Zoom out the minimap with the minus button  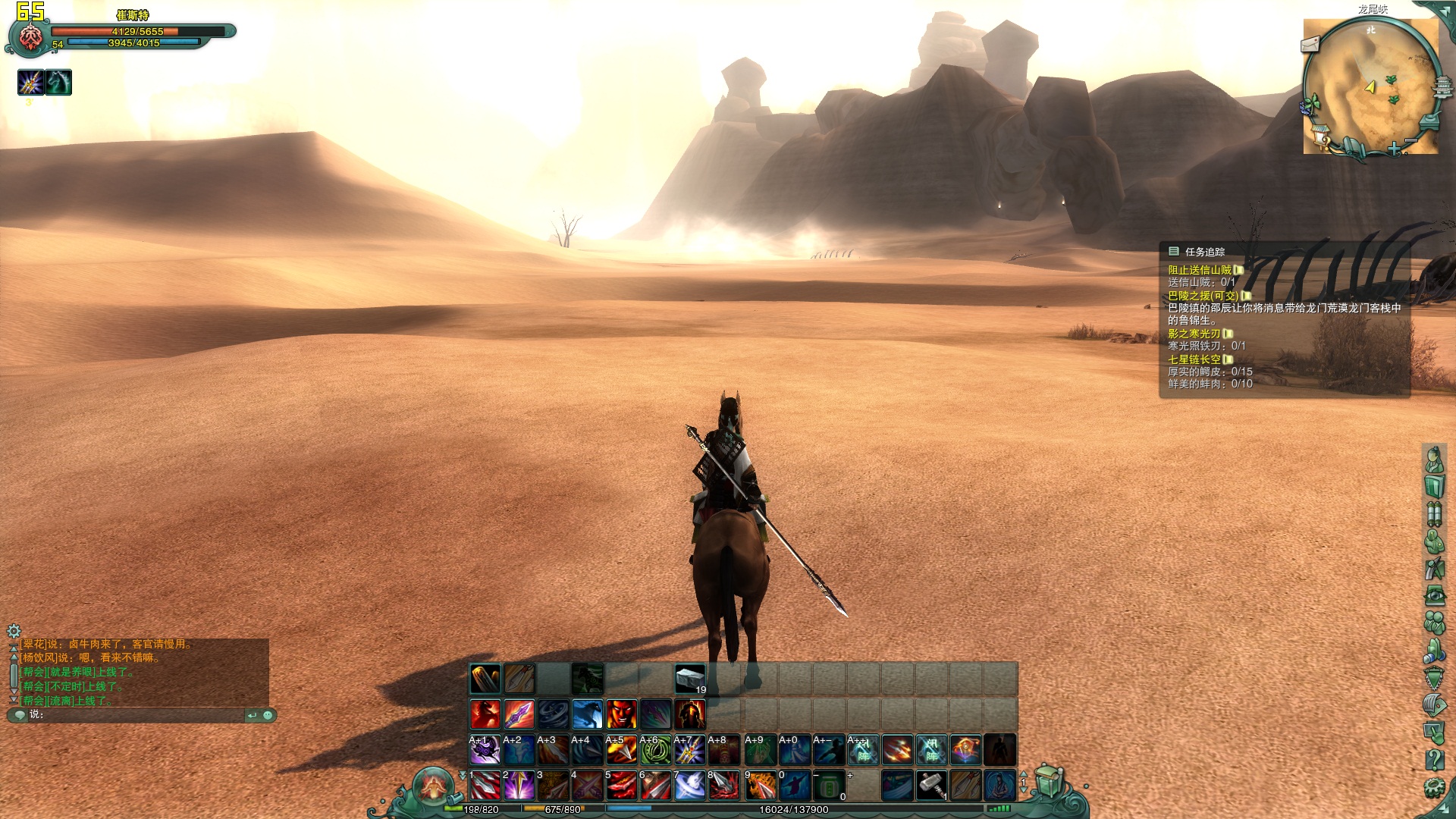point(1411,141)
